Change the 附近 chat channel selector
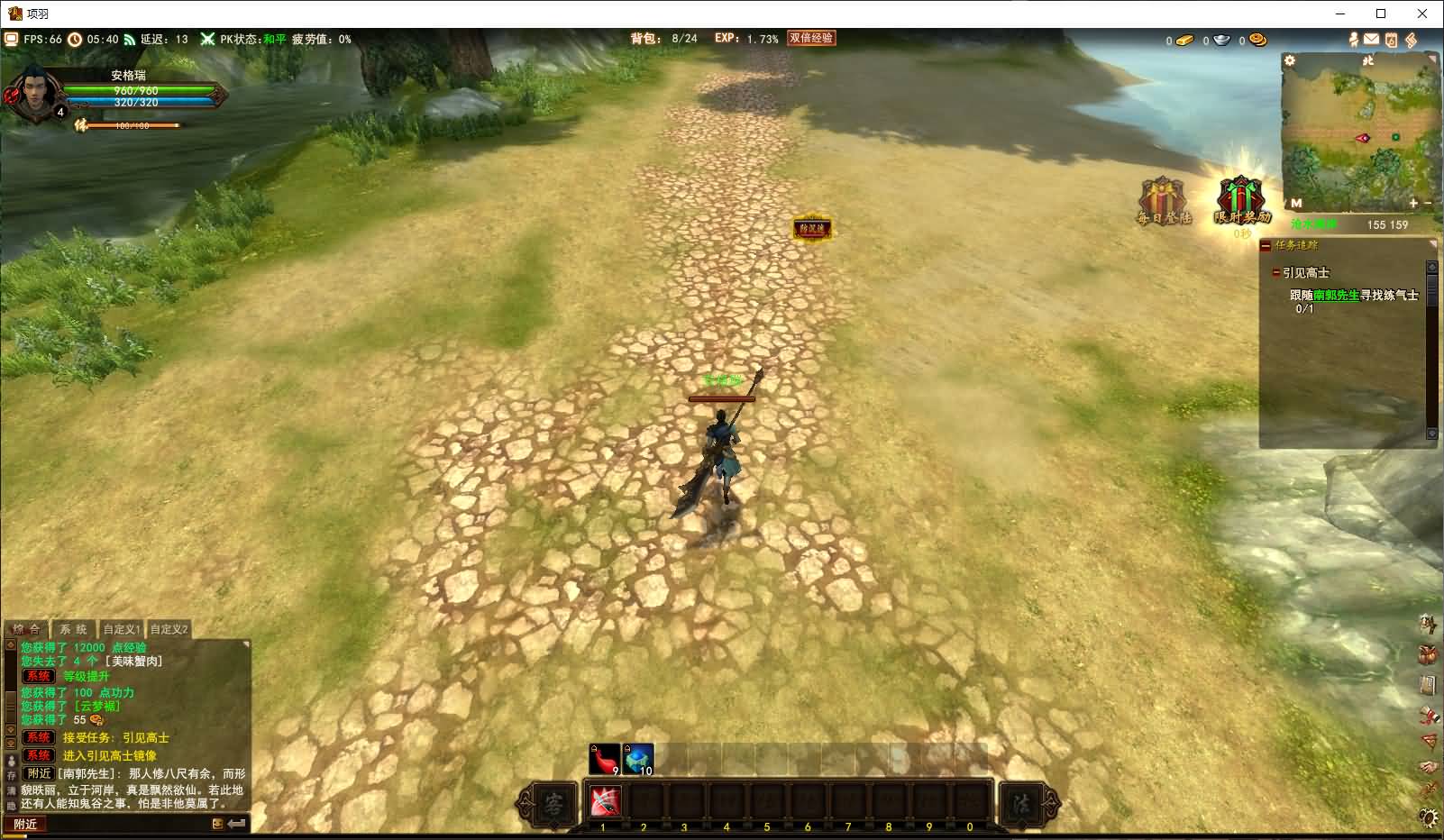The height and width of the screenshot is (840, 1444). 26,824
